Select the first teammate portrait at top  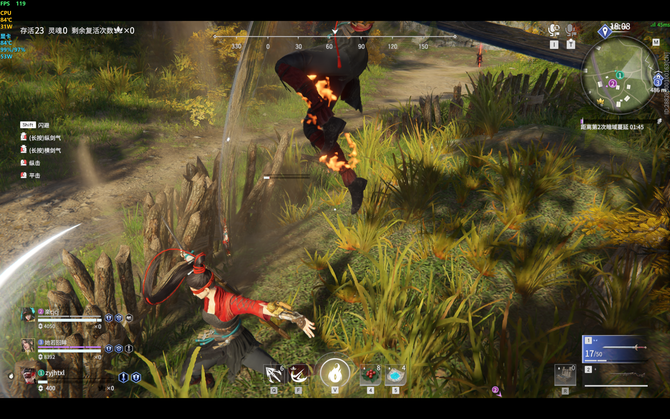click(x=27, y=316)
